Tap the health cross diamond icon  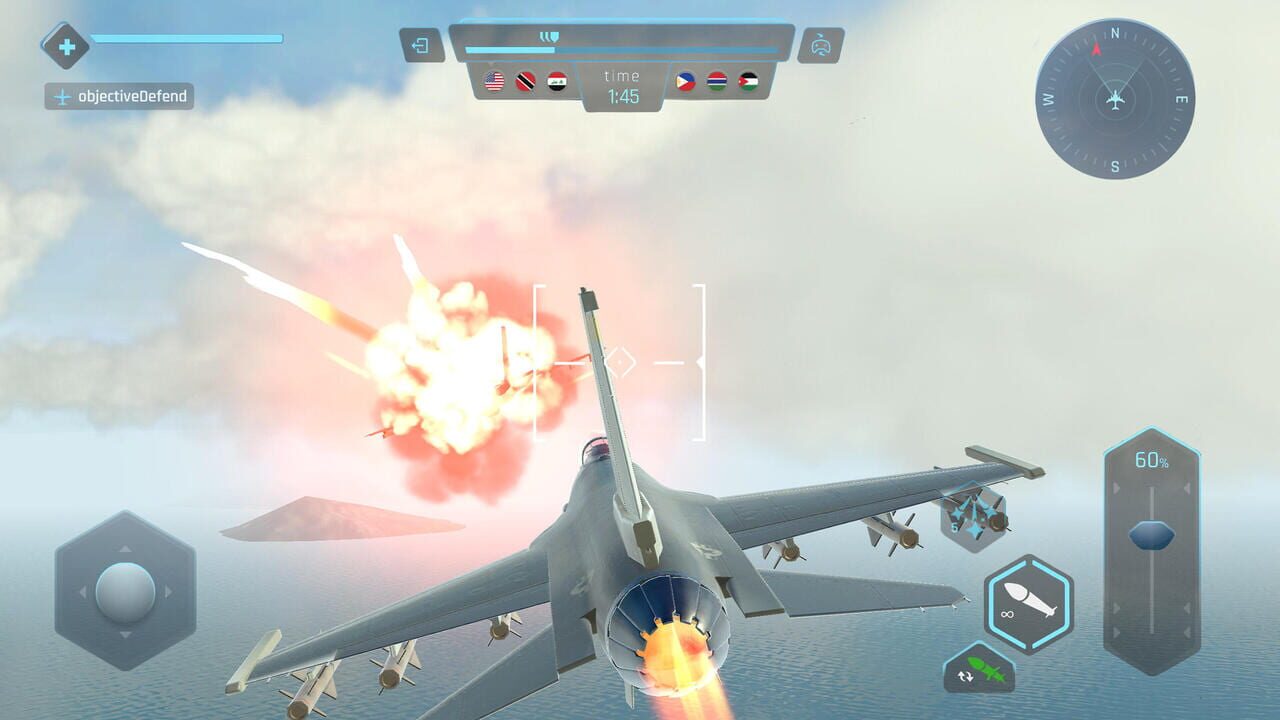[x=65, y=45]
